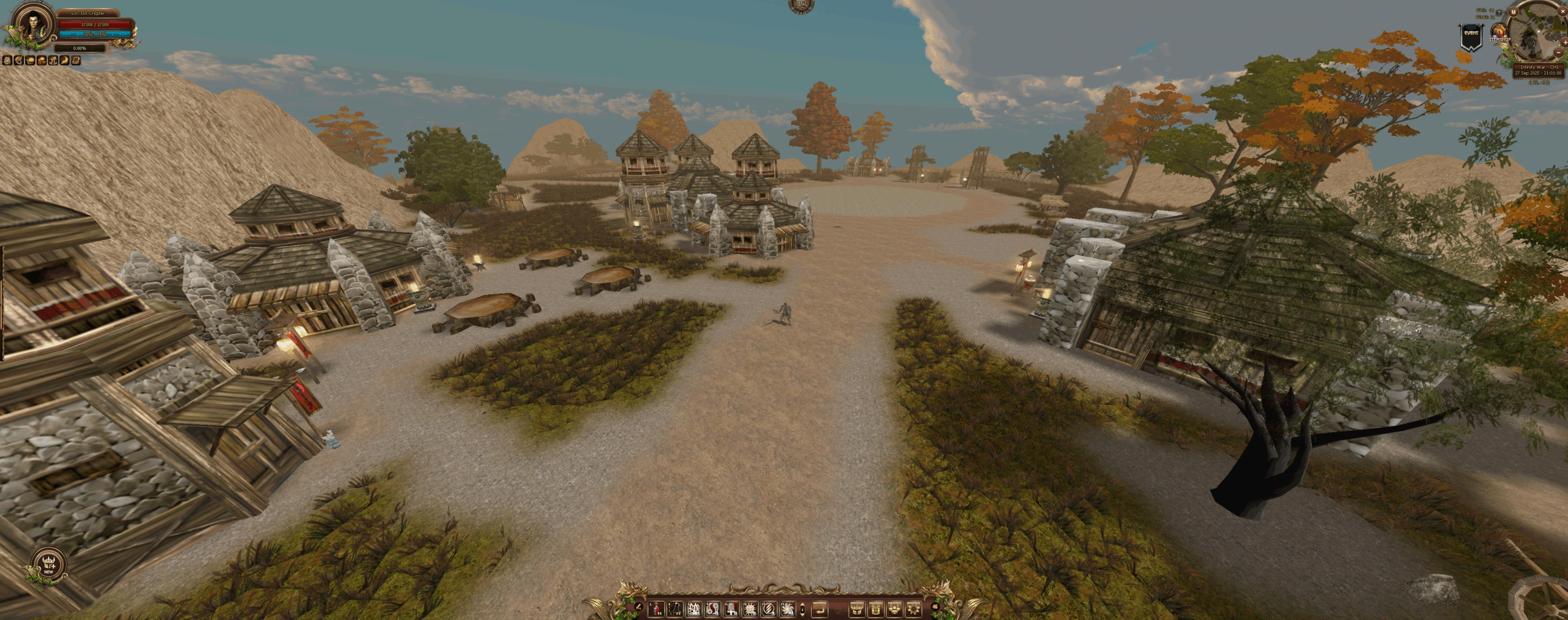Zoom out the minimap with minus button
Screen dimensions: 1568x620
1559,53
